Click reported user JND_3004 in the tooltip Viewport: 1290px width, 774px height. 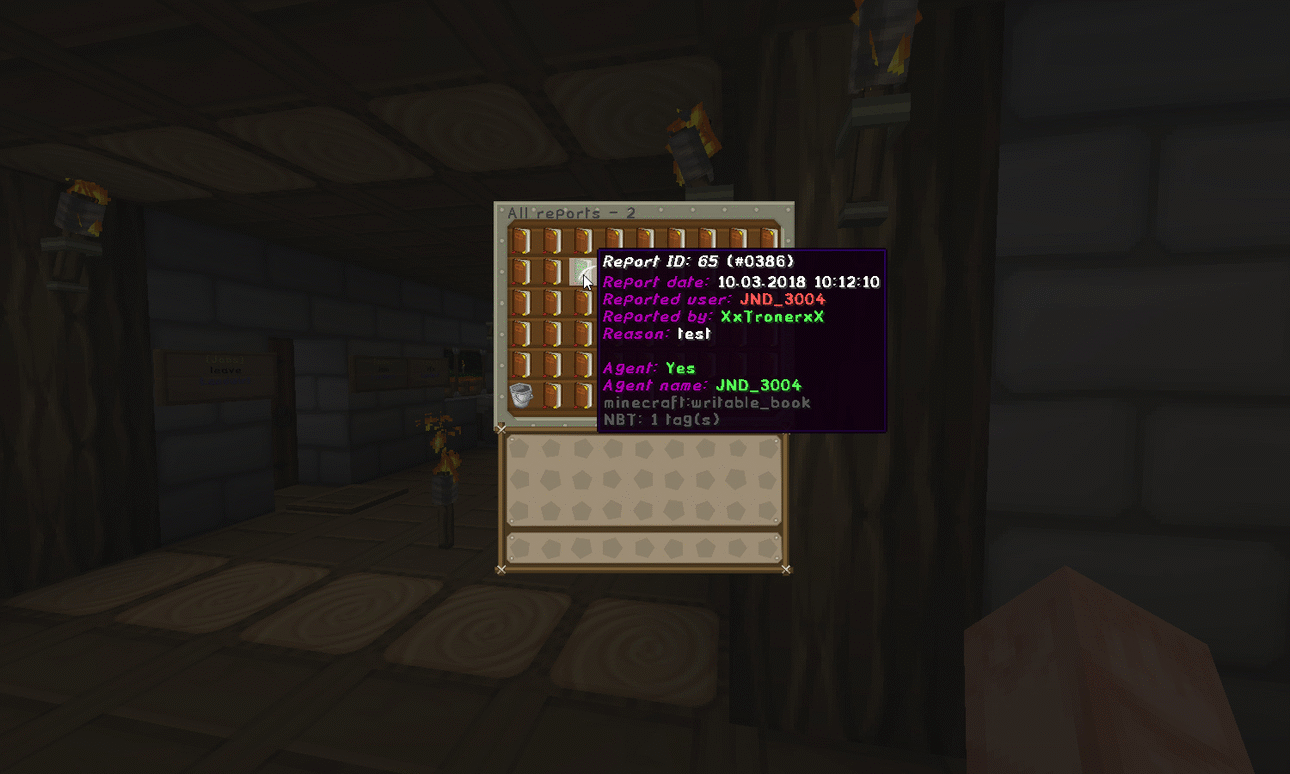tap(784, 299)
